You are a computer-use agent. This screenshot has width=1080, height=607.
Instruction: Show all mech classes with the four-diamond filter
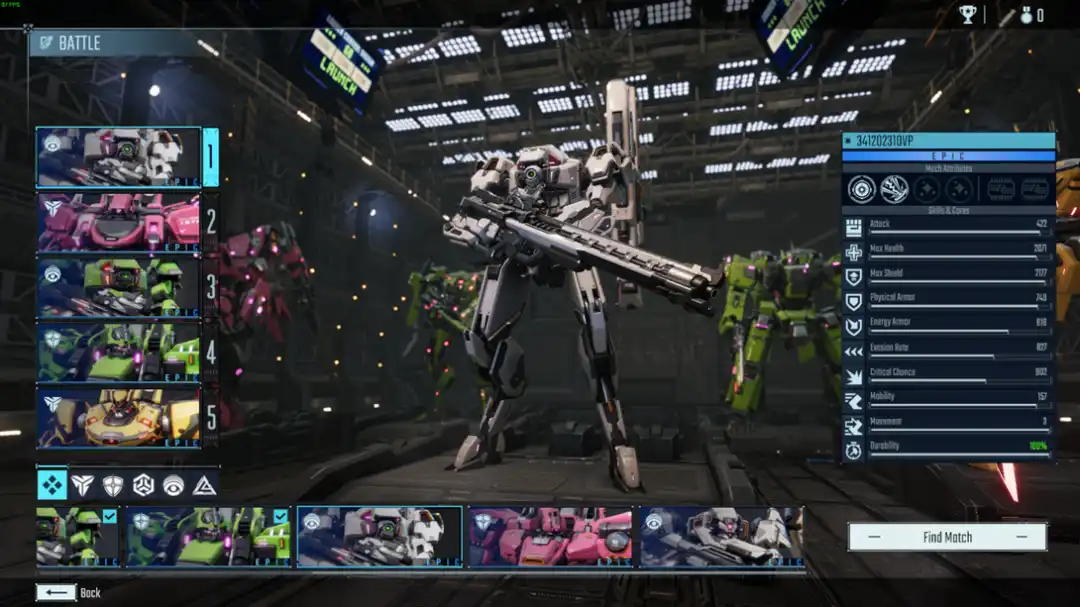point(52,485)
